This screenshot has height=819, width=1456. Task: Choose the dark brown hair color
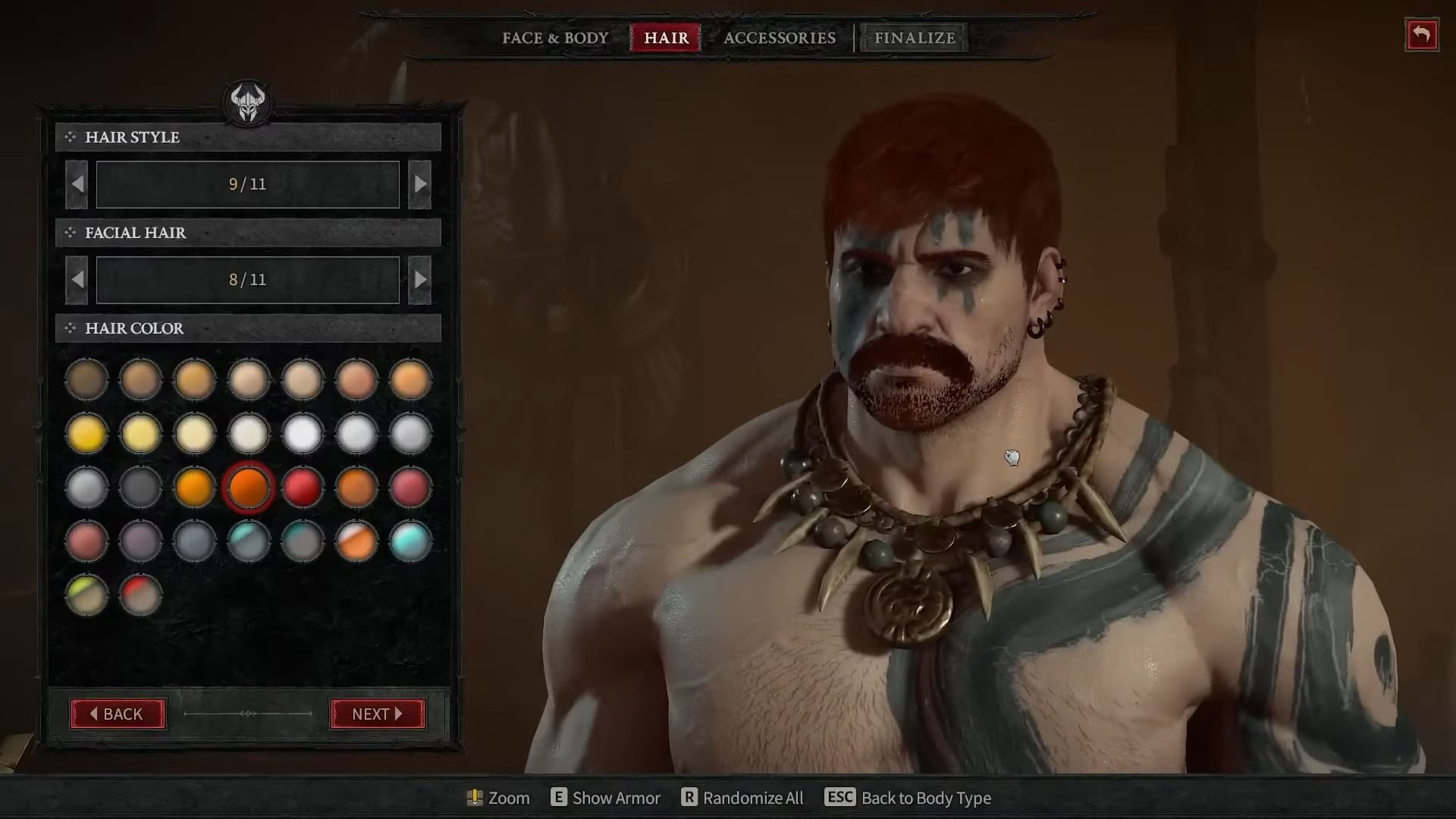pos(86,379)
